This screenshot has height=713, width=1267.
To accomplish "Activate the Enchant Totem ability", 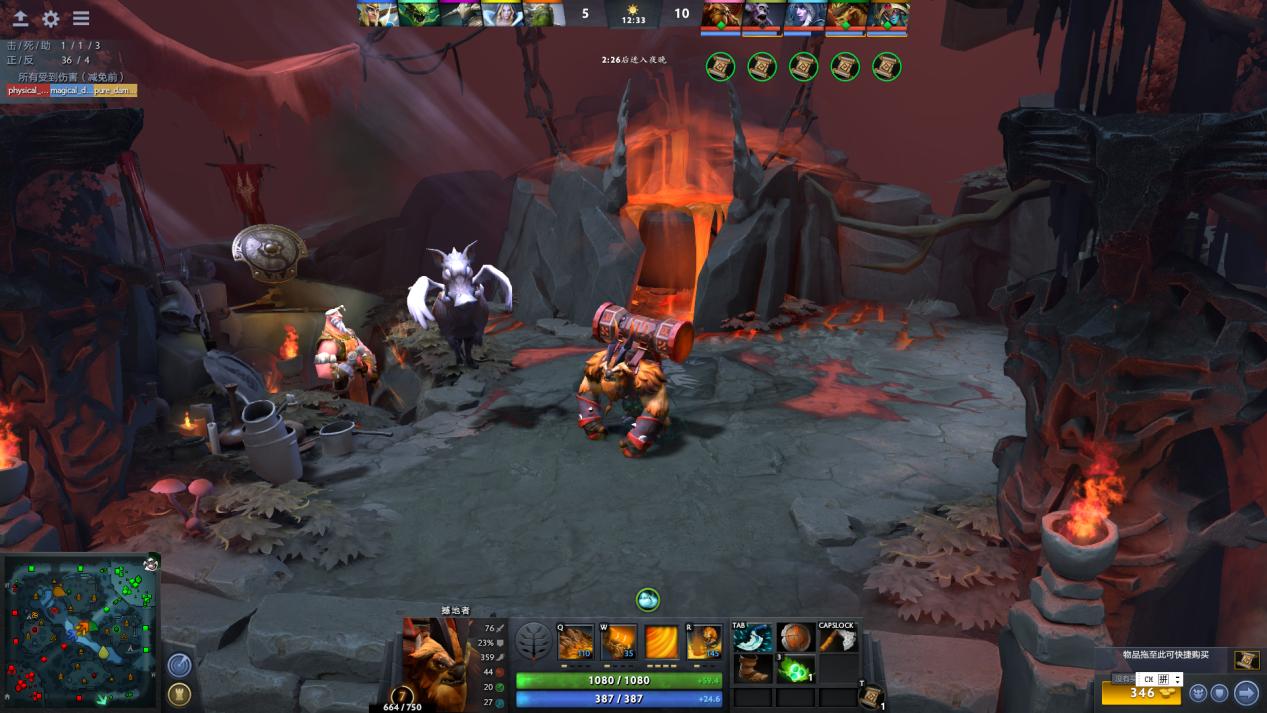I will 618,642.
